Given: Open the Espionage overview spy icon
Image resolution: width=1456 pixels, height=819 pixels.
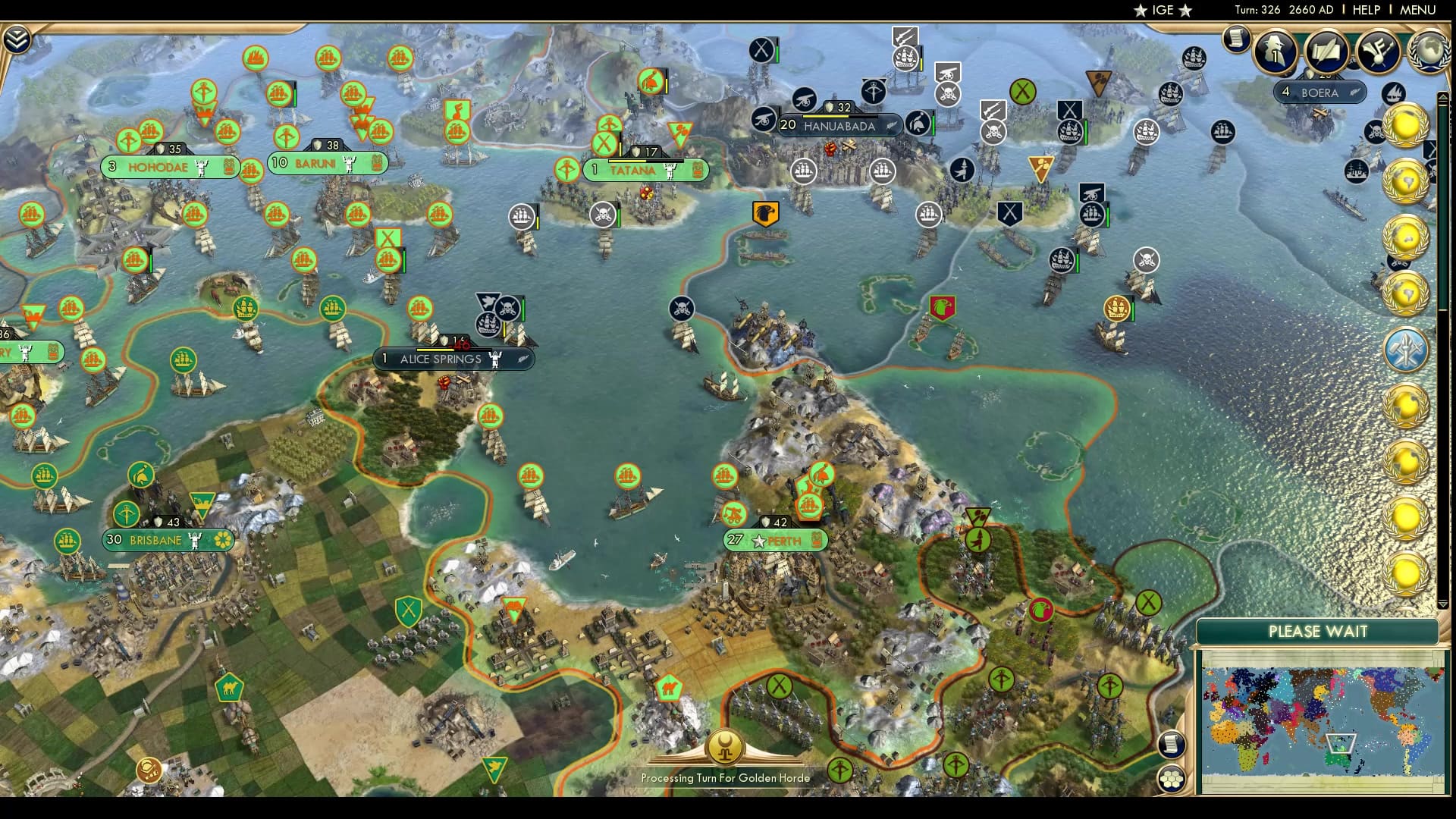Looking at the screenshot, I should 1274,52.
